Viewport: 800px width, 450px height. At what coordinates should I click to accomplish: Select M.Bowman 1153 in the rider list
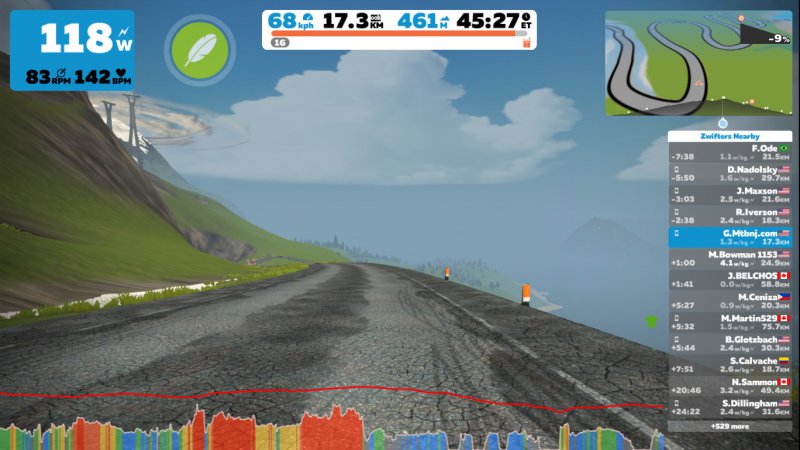(729, 258)
